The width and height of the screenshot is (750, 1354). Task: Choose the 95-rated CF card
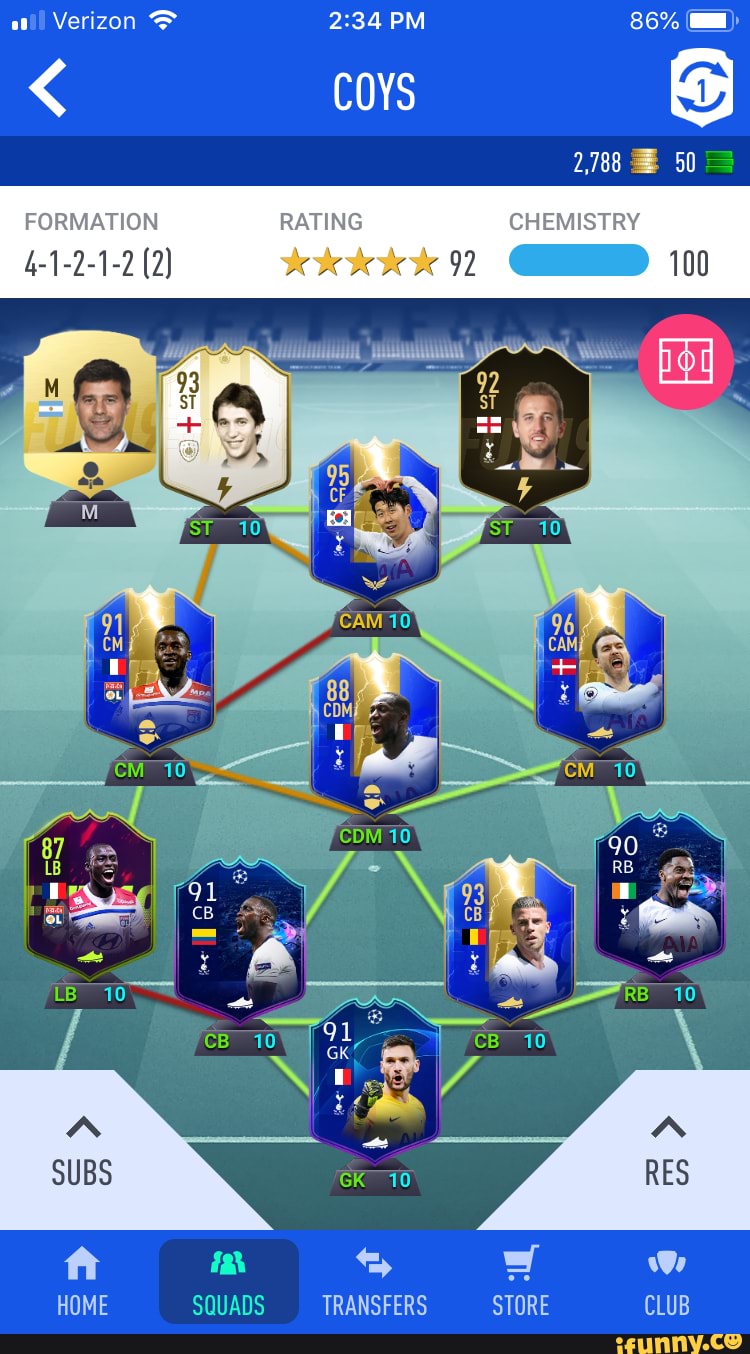pyautogui.click(x=374, y=520)
